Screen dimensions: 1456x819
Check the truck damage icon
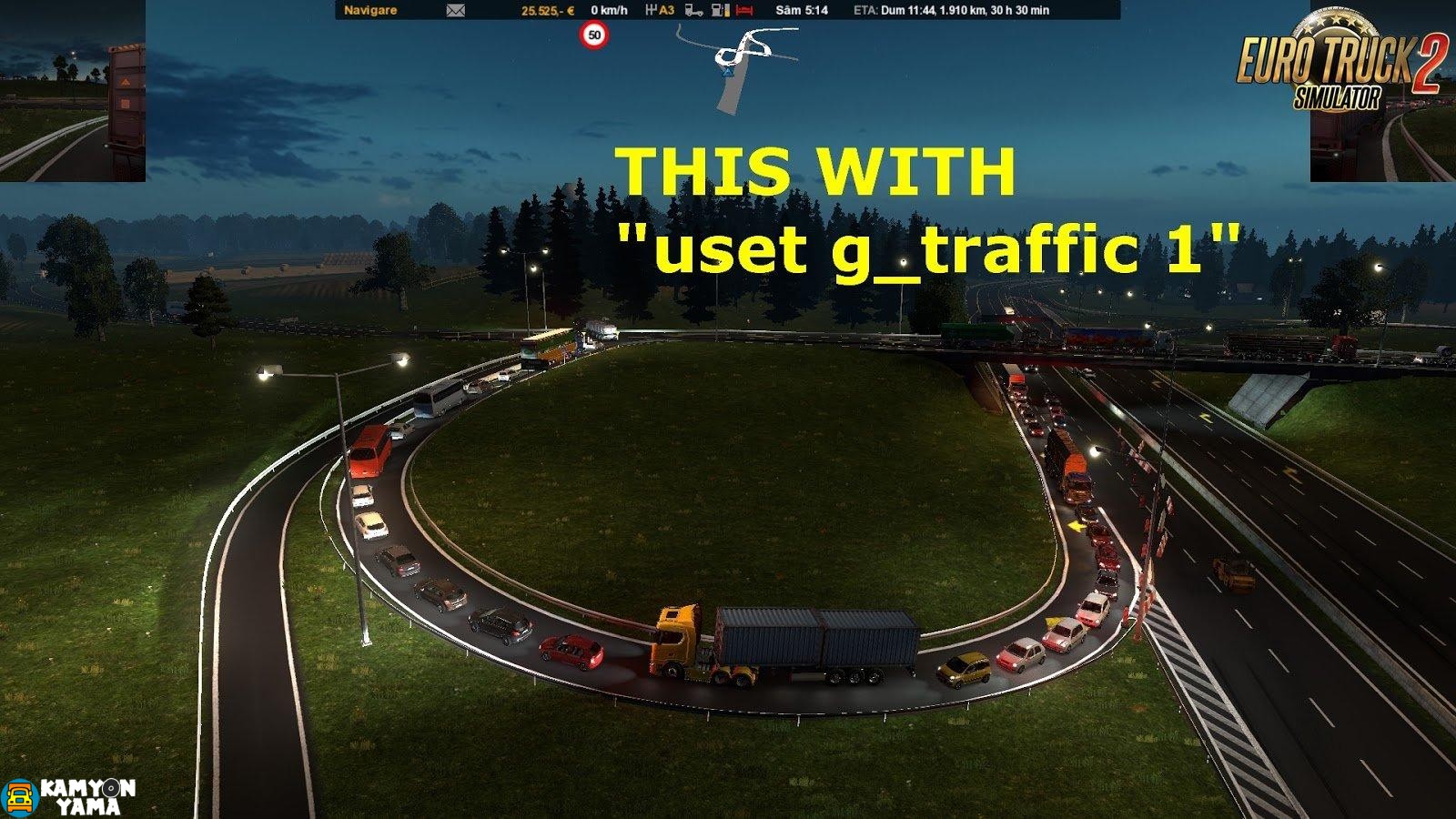[693, 8]
